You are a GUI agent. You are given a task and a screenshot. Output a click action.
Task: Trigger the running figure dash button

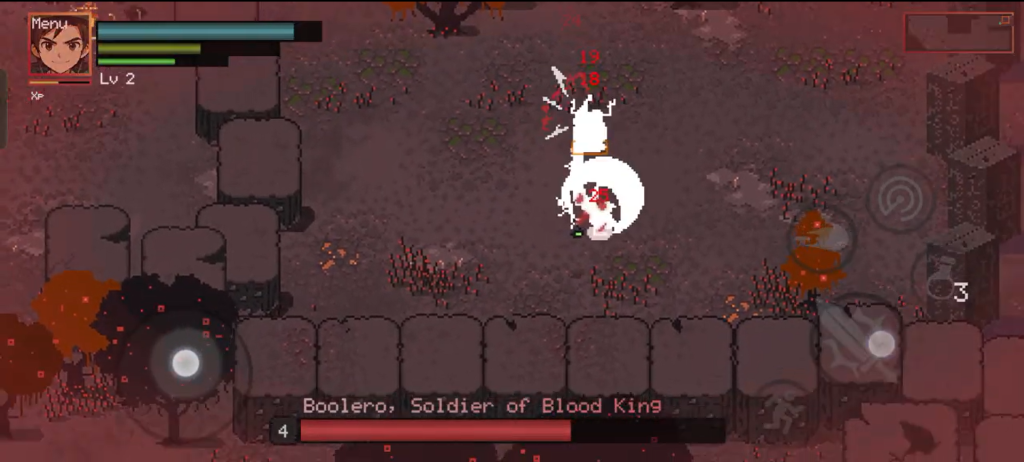784,412
